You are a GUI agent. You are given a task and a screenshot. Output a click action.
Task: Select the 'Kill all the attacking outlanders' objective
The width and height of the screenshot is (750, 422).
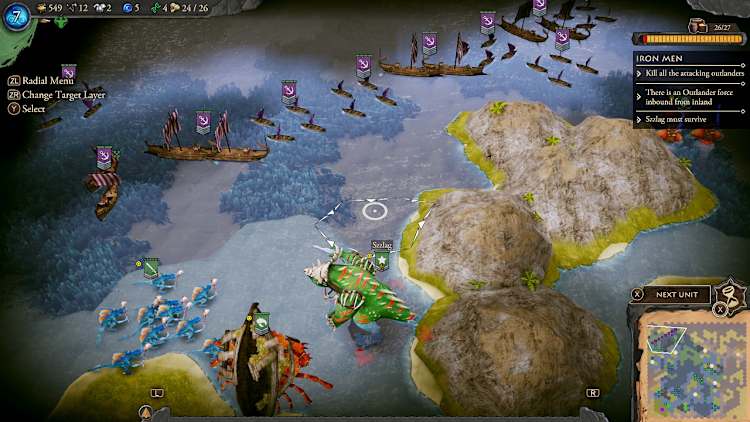[690, 73]
